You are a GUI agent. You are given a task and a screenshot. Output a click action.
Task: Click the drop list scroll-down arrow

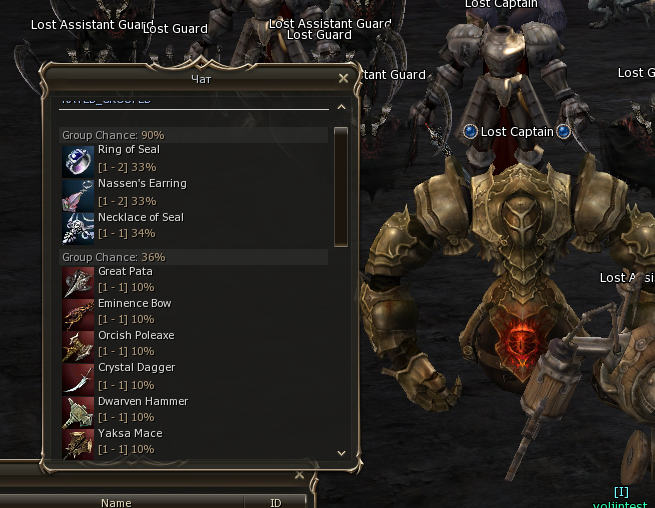click(x=341, y=452)
